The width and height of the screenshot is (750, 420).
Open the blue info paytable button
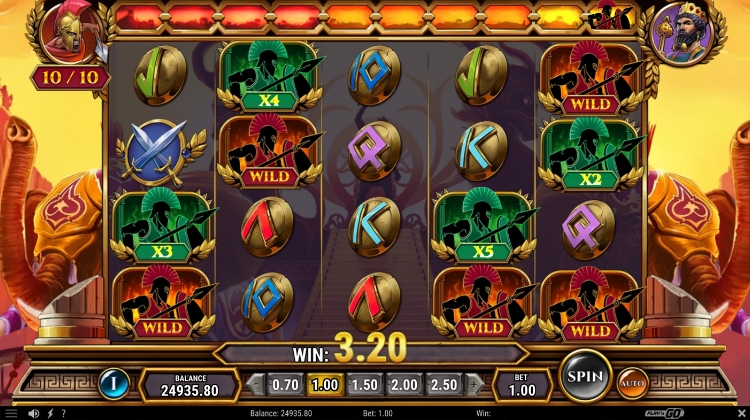(113, 383)
